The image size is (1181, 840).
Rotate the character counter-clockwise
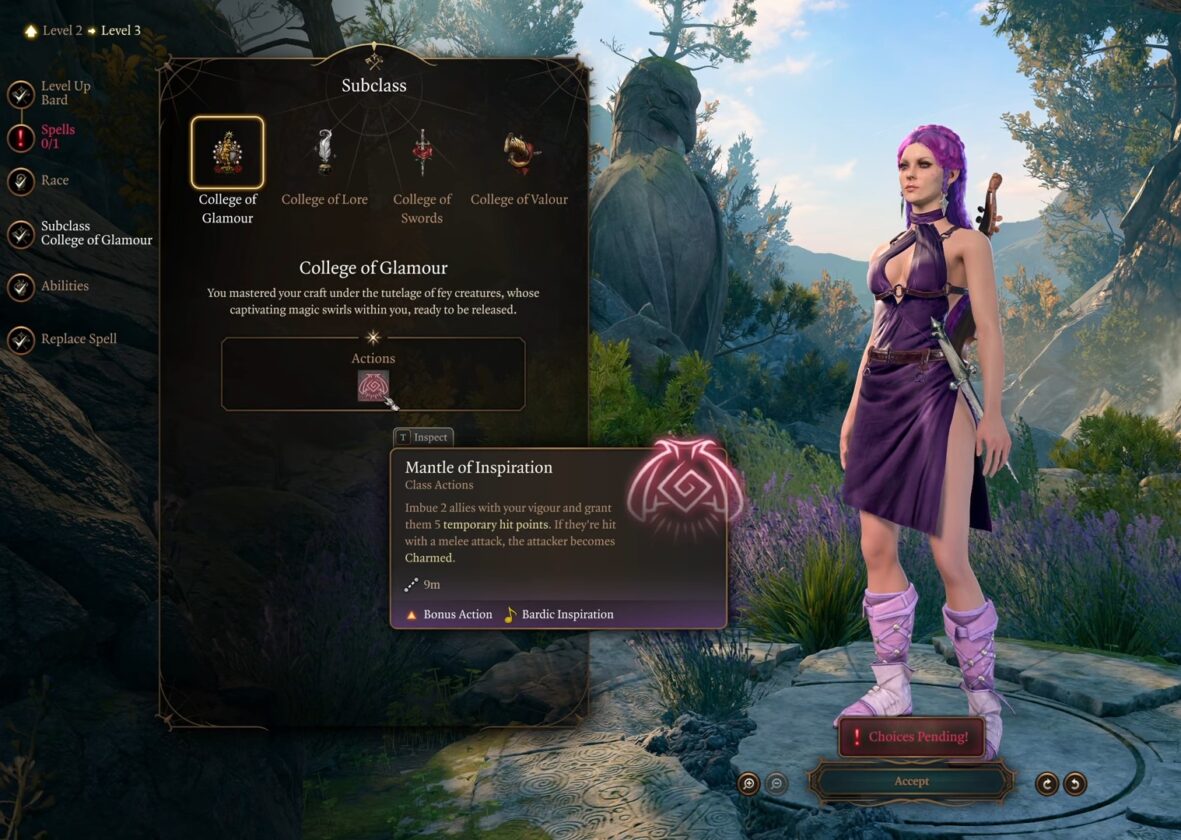click(1075, 783)
